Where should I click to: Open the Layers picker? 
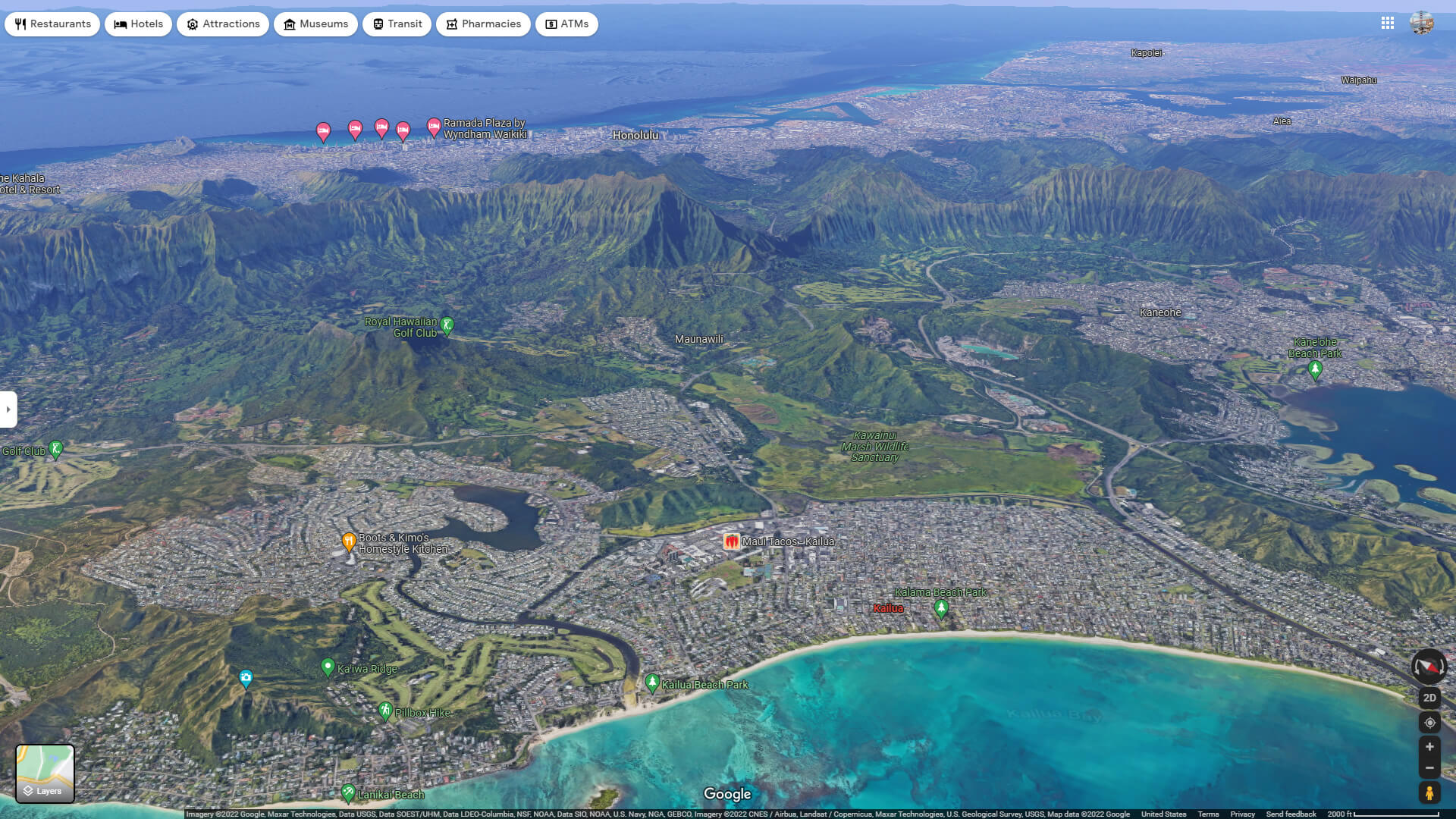tap(45, 773)
